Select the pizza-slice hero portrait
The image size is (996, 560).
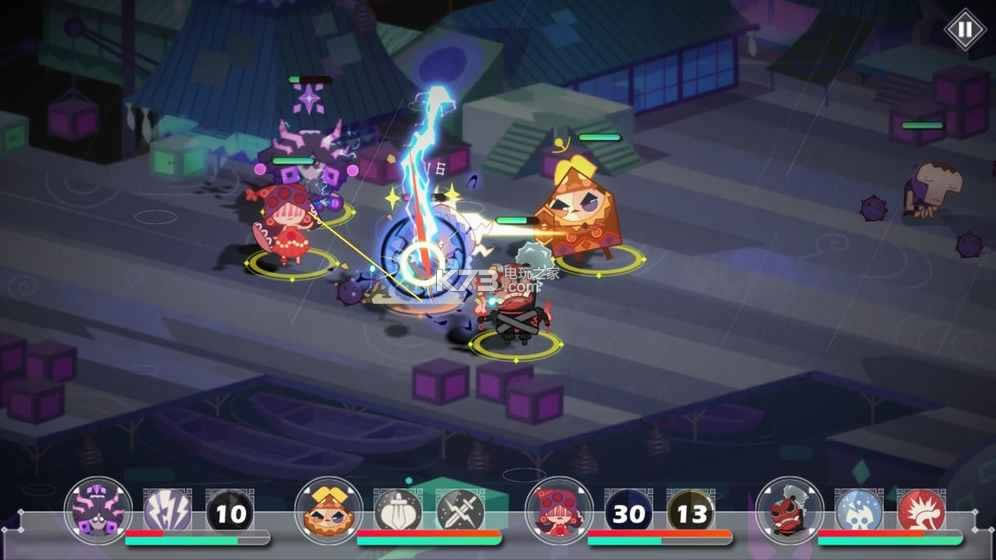(x=328, y=510)
